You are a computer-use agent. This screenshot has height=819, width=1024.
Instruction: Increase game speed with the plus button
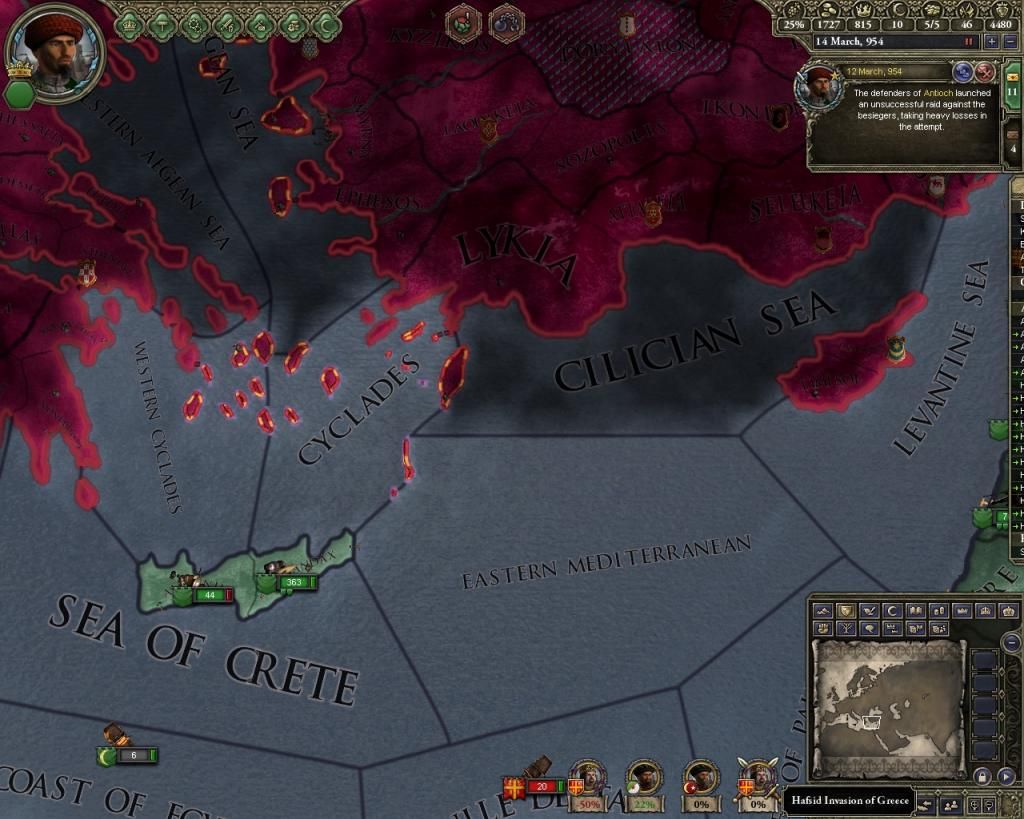(991, 42)
